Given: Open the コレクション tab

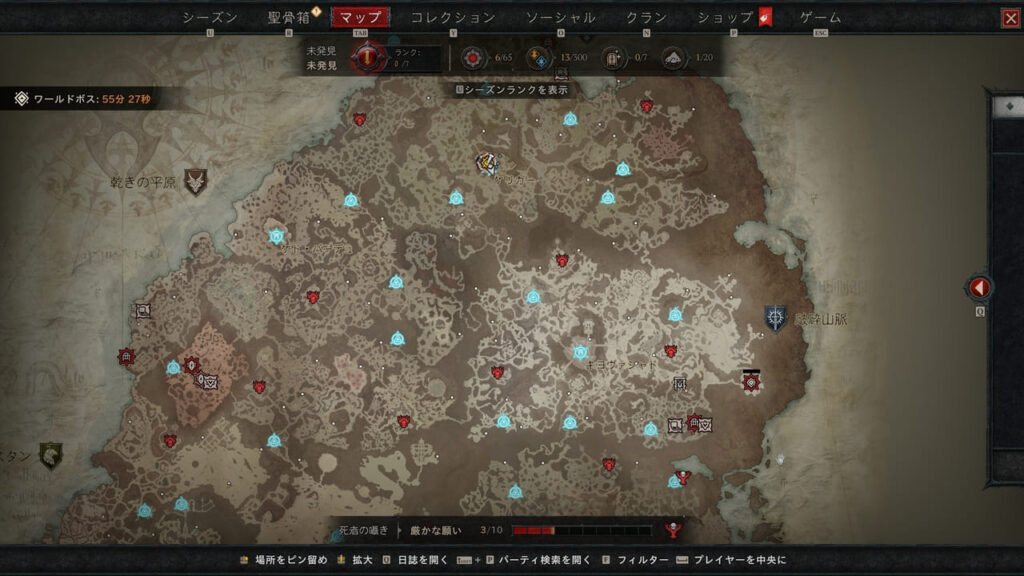Looking at the screenshot, I should point(453,17).
